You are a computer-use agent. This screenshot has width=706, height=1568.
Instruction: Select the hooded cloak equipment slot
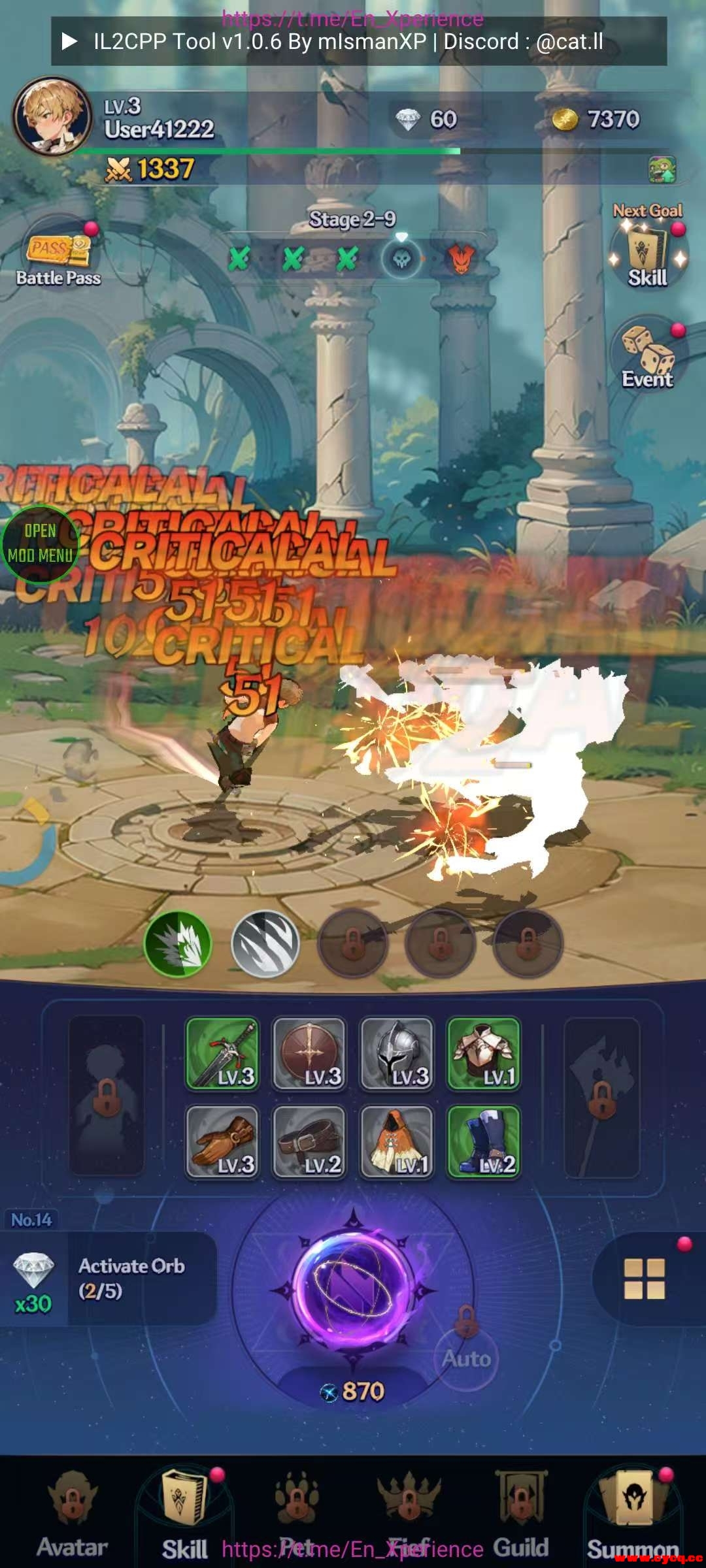[397, 1141]
